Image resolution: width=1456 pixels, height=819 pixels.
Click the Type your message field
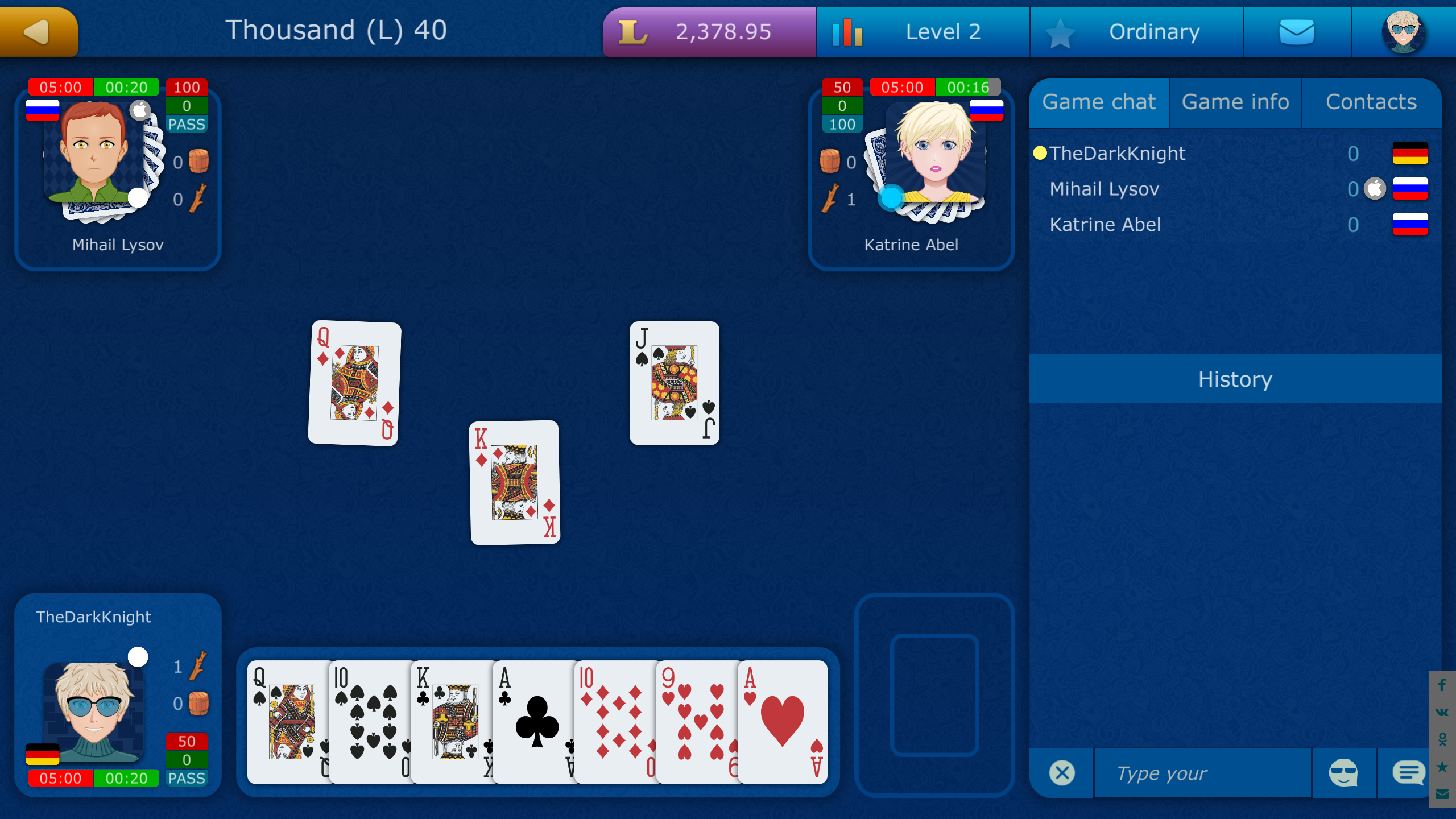(x=1200, y=772)
